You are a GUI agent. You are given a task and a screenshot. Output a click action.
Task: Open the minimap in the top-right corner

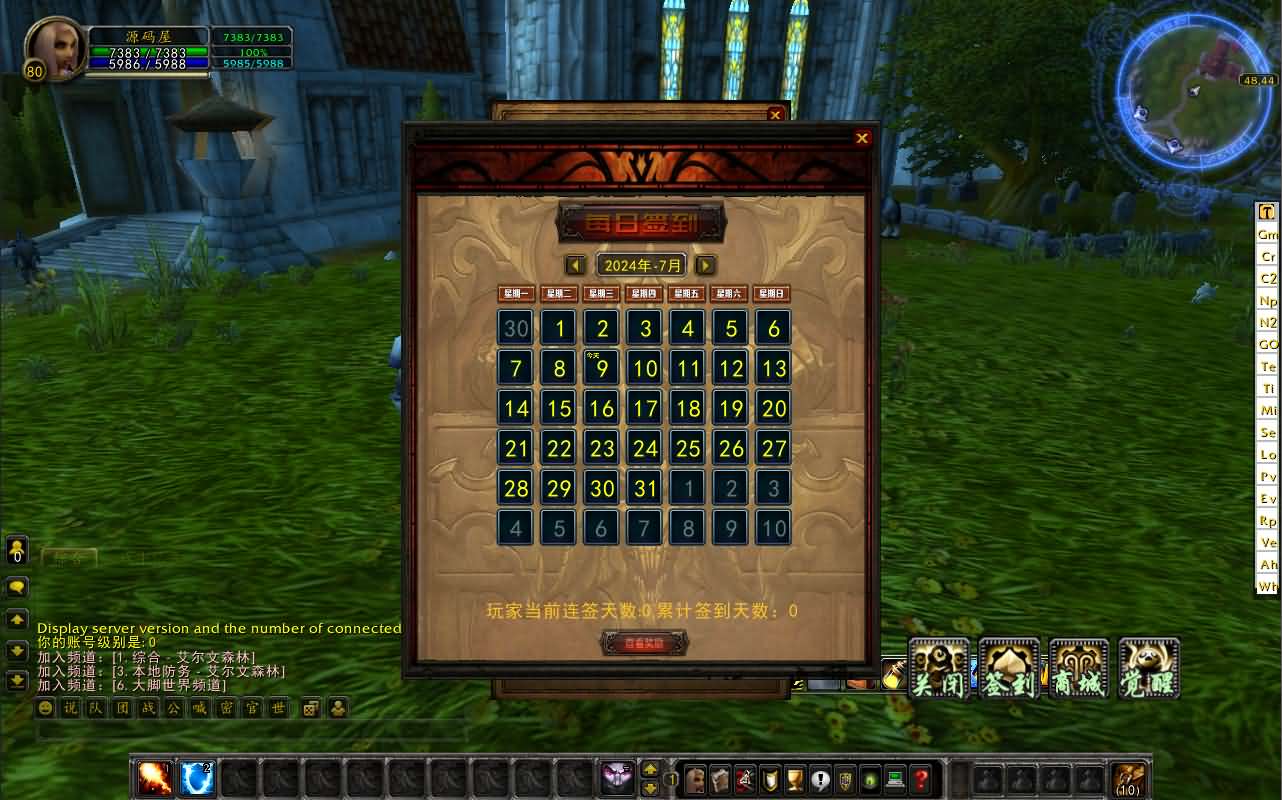click(x=1191, y=86)
